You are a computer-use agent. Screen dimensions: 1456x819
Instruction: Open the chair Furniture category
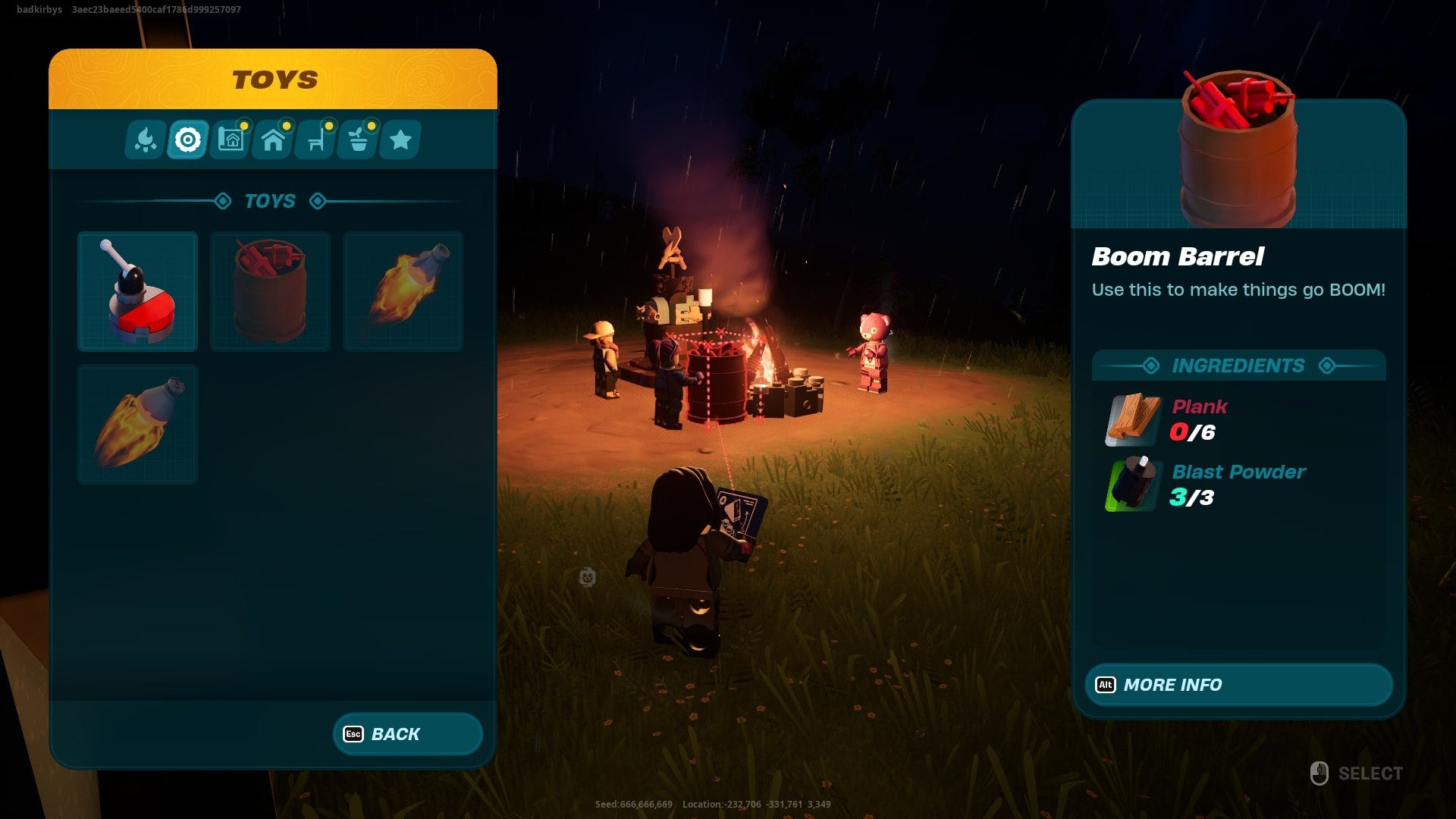tap(315, 140)
